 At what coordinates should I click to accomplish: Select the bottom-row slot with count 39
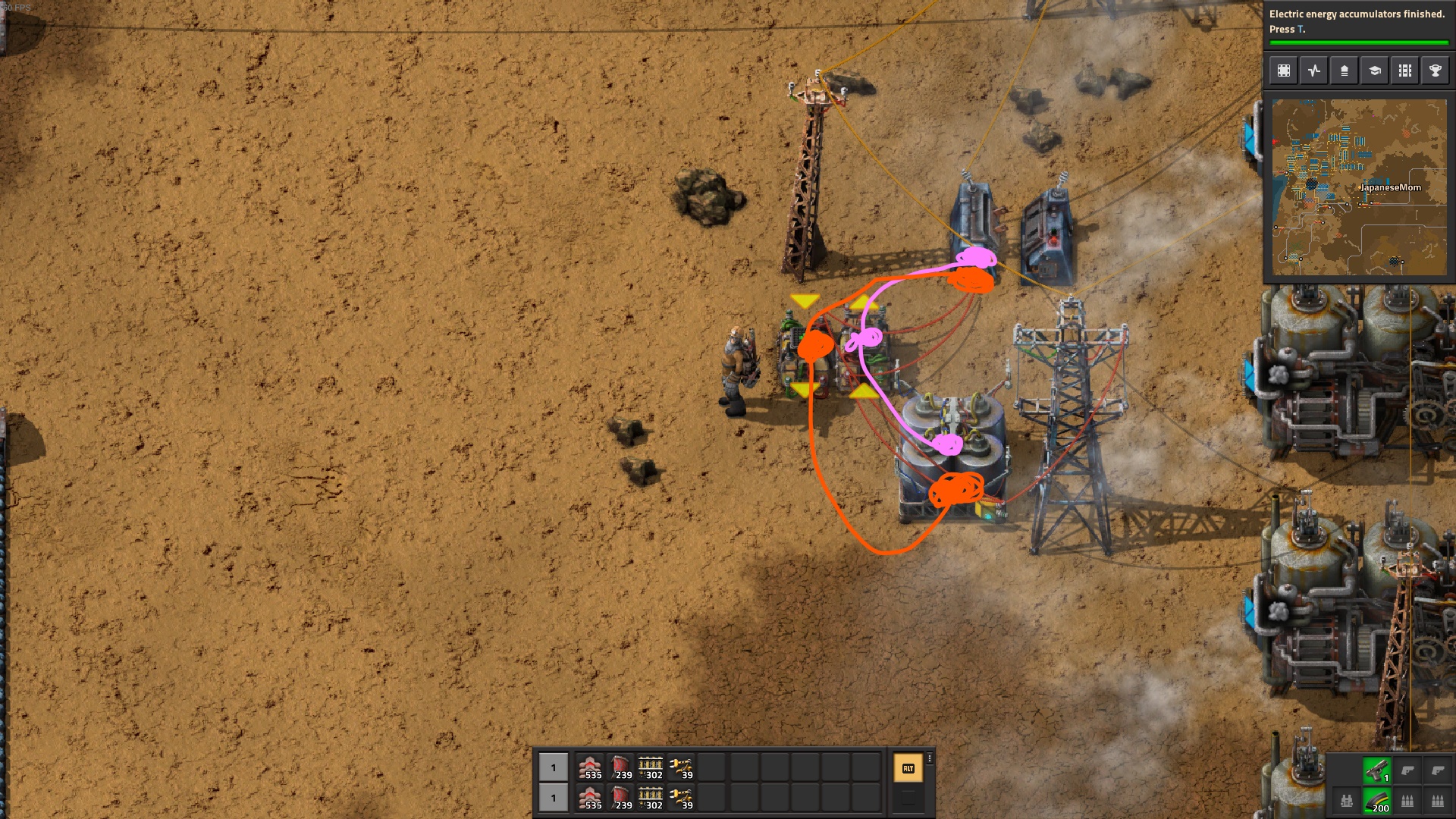tap(681, 798)
